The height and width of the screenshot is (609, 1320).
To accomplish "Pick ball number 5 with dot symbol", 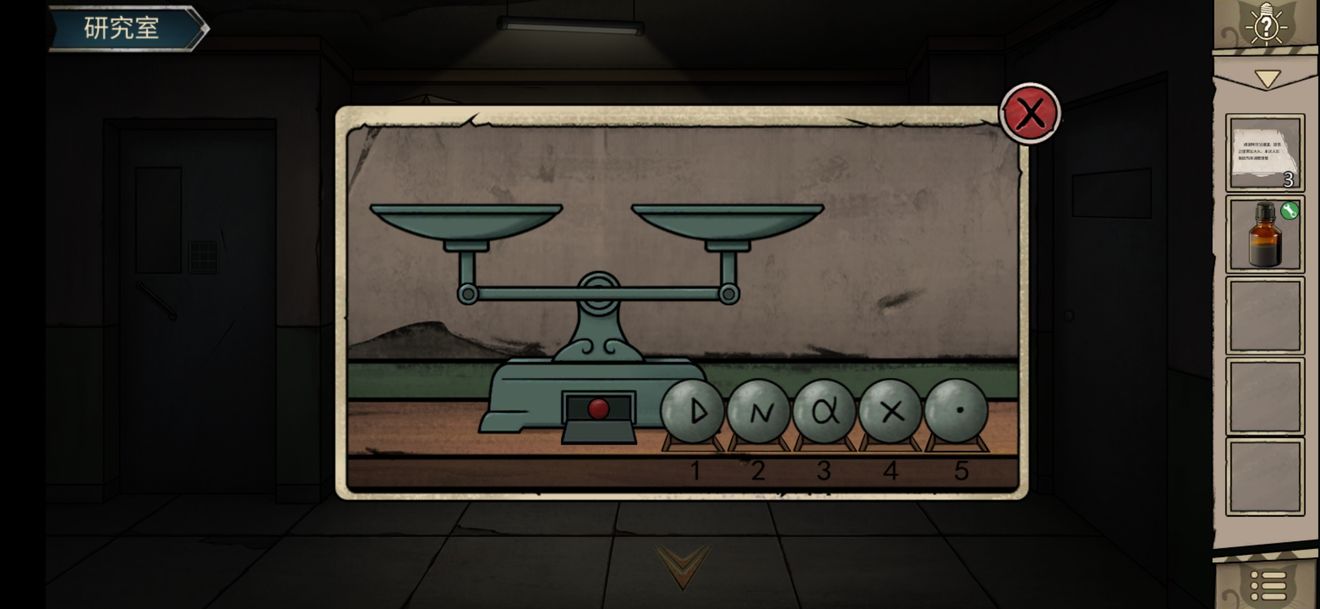I will coord(956,411).
